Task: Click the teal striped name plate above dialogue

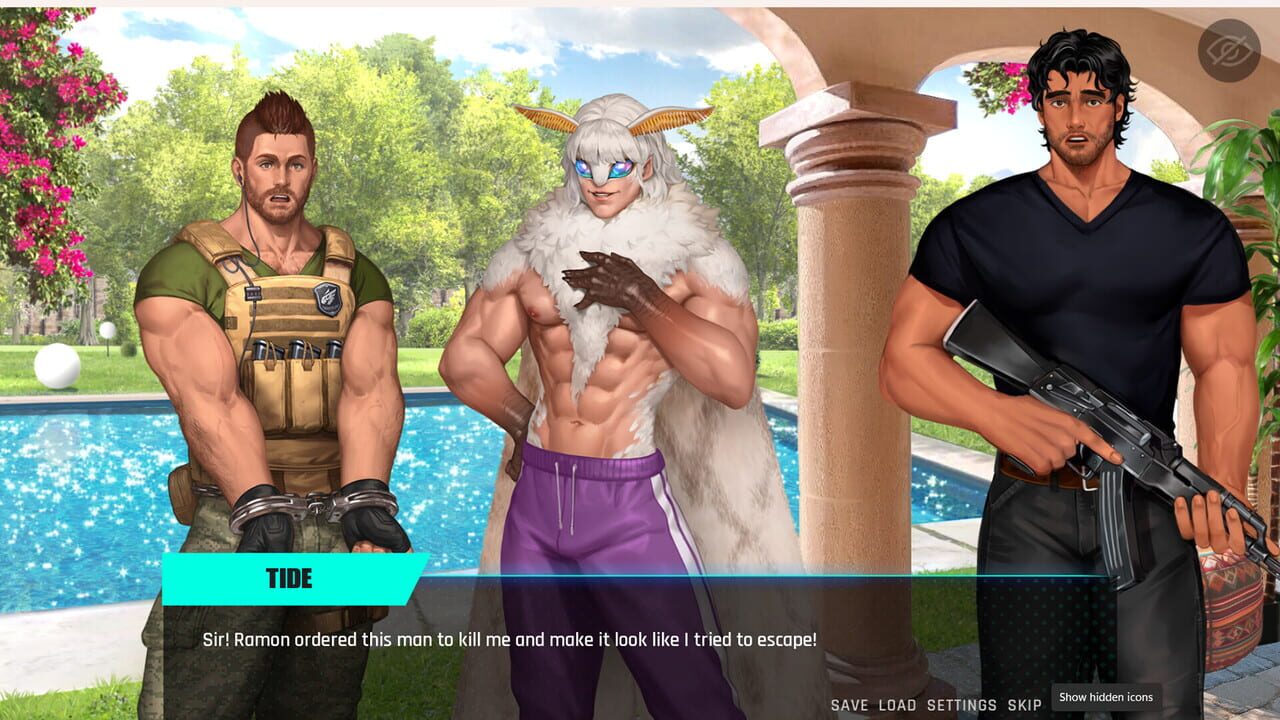Action: [287, 578]
